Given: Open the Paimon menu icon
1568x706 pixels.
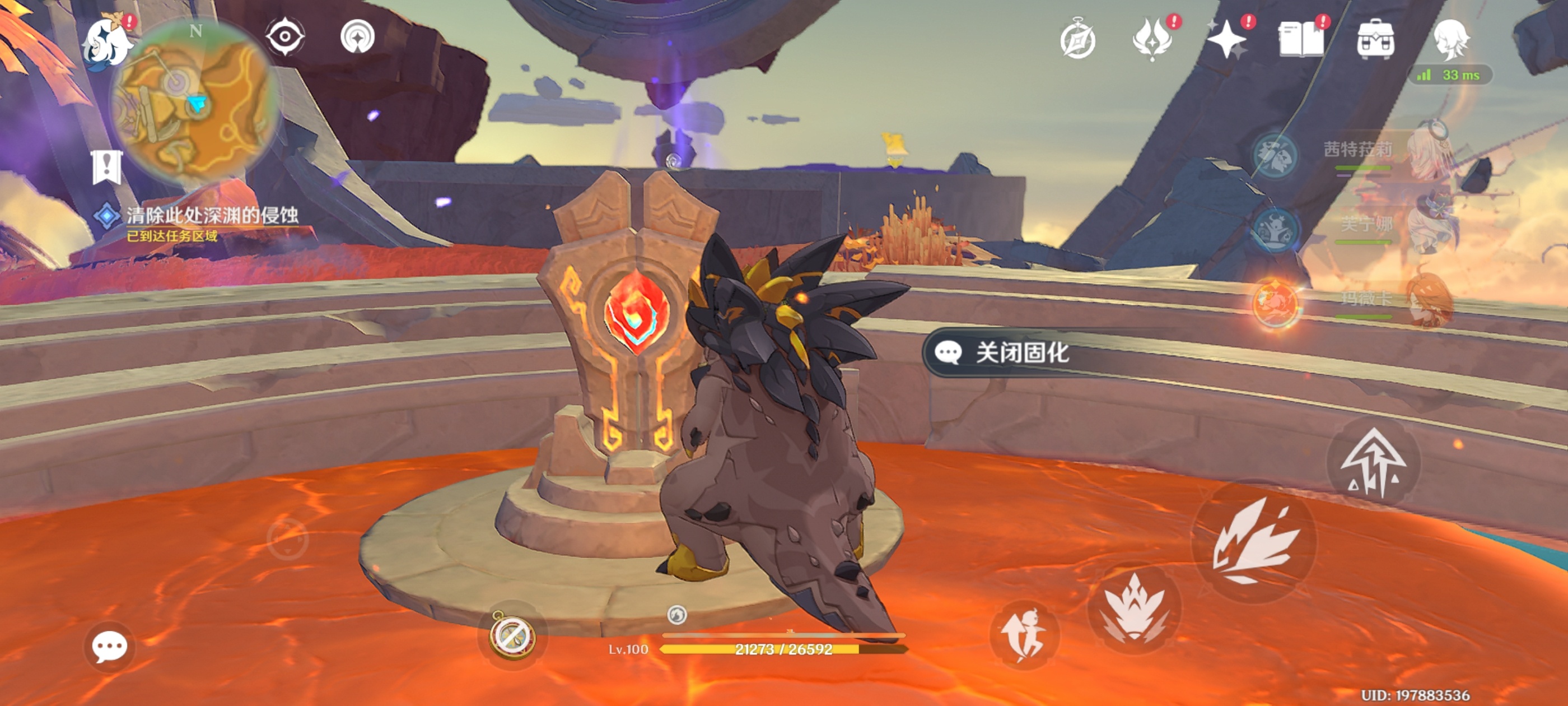Looking at the screenshot, I should click(x=107, y=44).
